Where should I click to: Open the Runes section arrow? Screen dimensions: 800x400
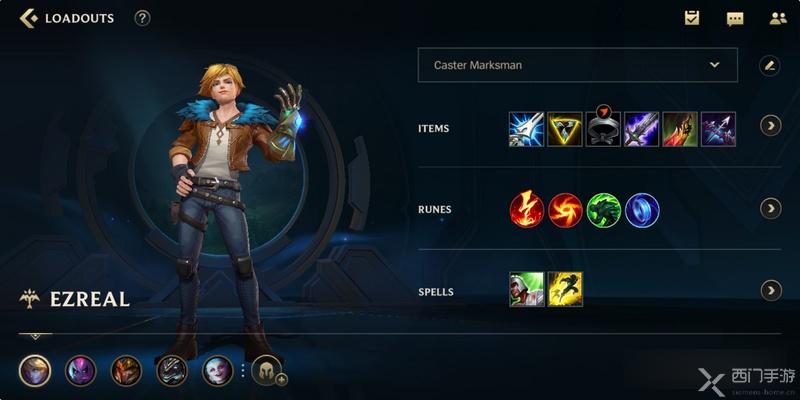(x=770, y=208)
